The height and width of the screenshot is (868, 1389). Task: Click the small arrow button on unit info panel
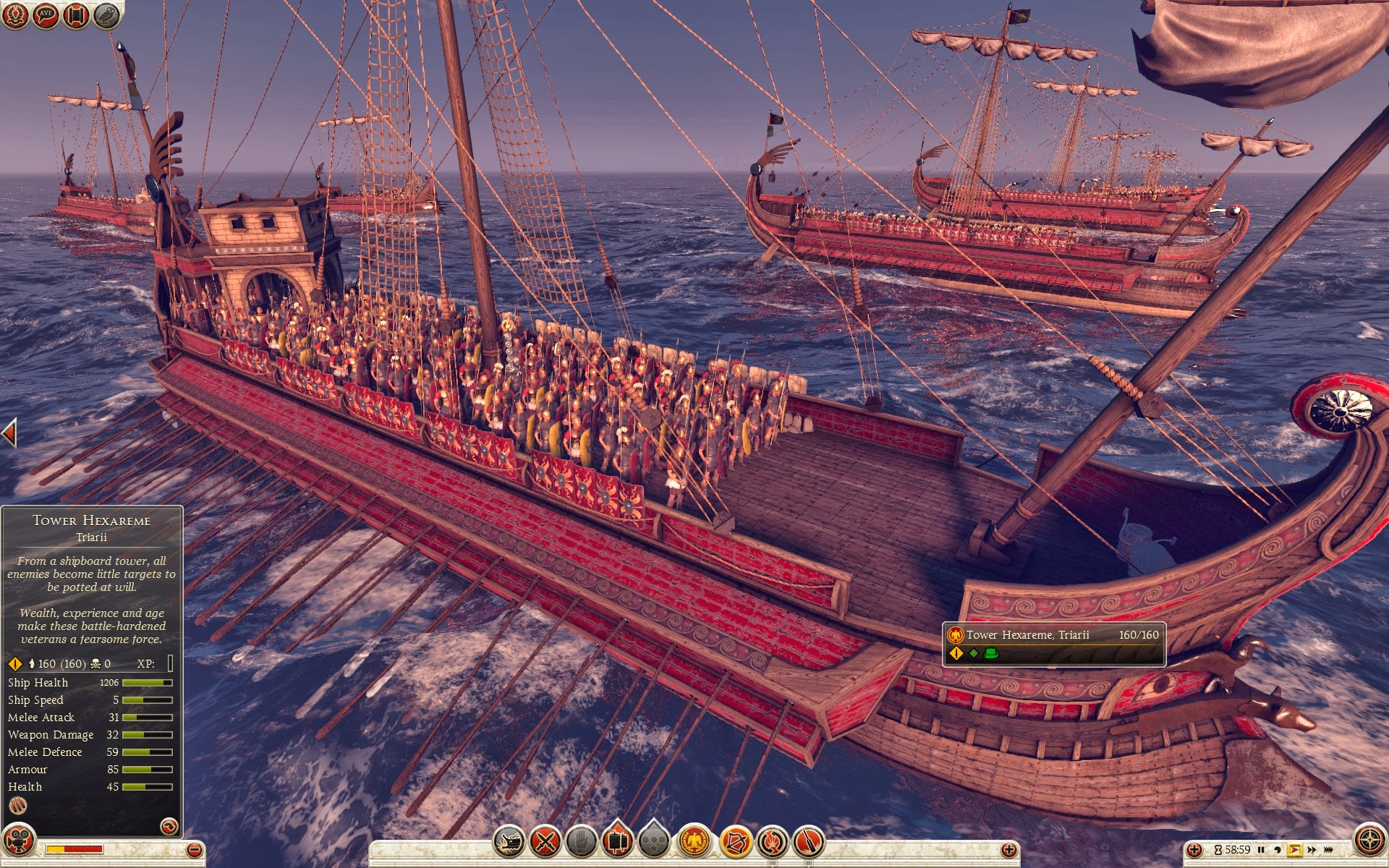pos(168,826)
